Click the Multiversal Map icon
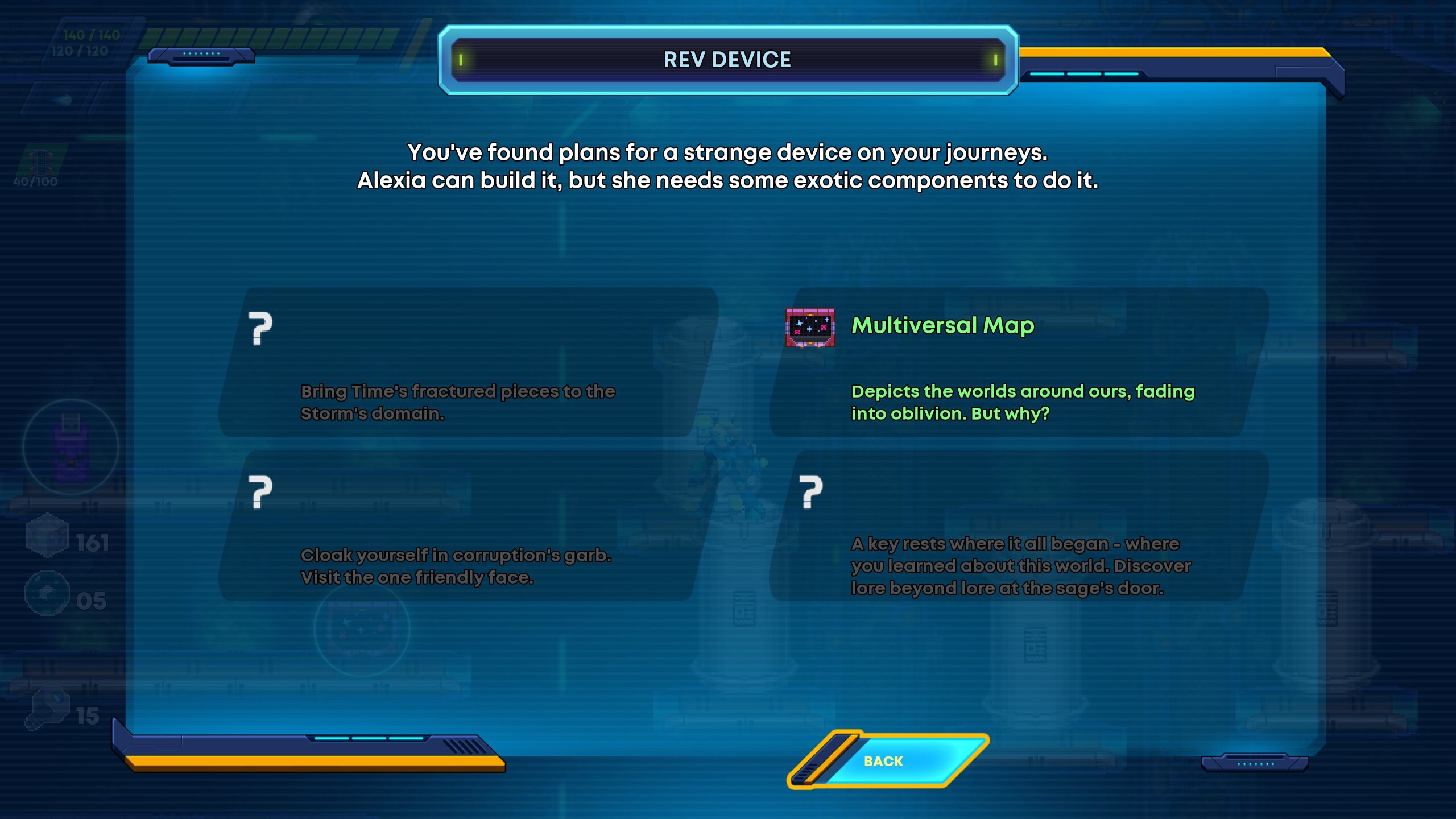The image size is (1456, 819). pos(810,327)
